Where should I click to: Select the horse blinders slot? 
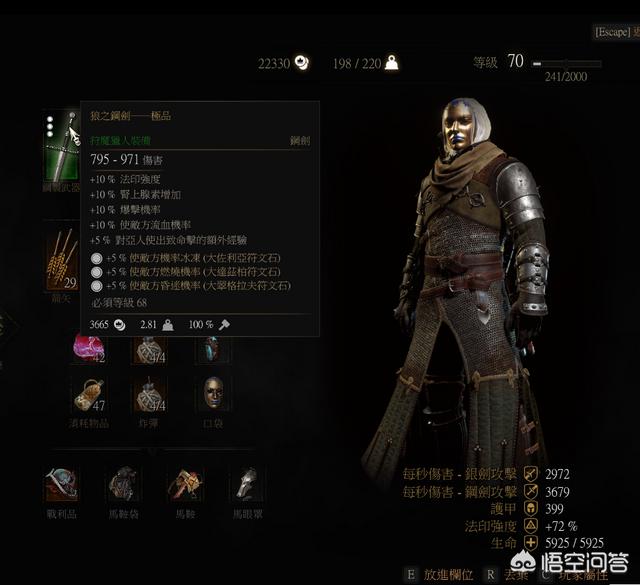click(x=246, y=484)
